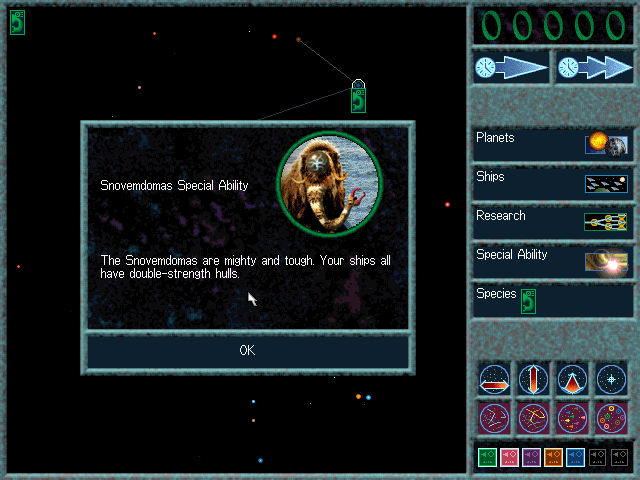Open the Species menu
This screenshot has width=640, height=480.
(x=553, y=300)
